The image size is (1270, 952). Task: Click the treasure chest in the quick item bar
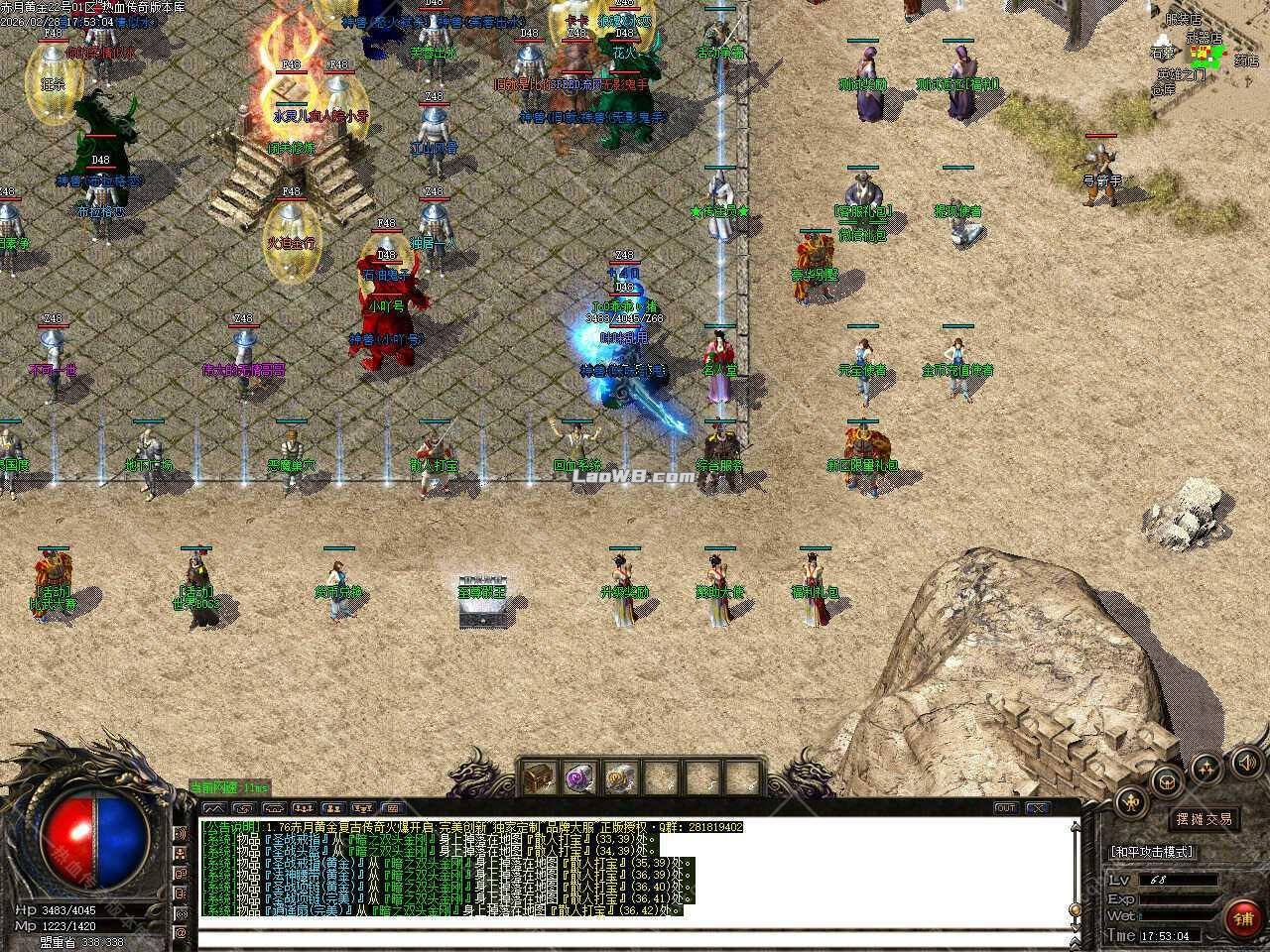click(x=538, y=775)
